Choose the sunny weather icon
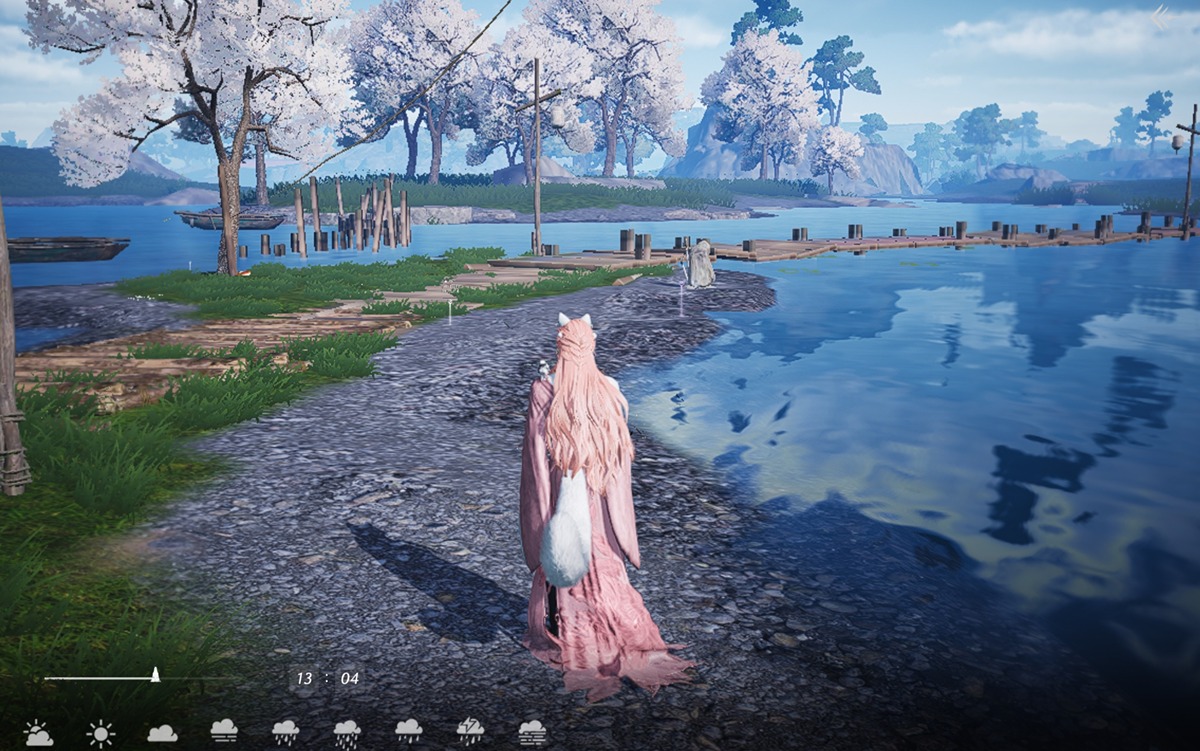The height and width of the screenshot is (751, 1200). (x=100, y=734)
